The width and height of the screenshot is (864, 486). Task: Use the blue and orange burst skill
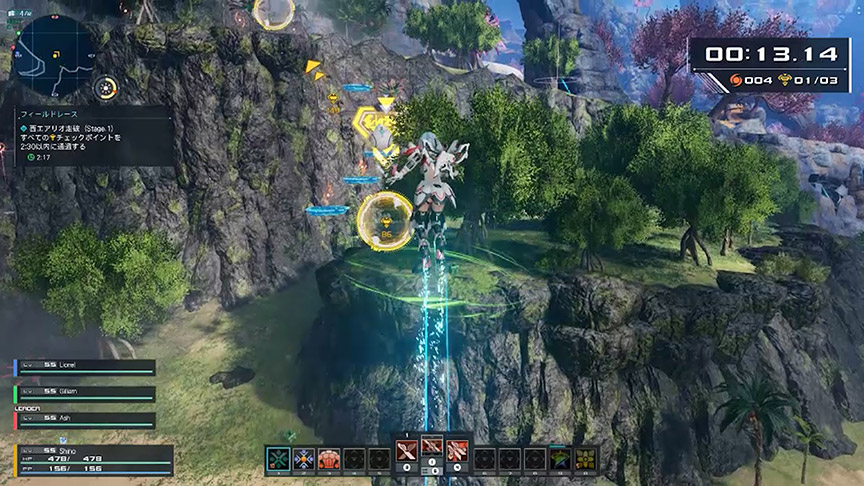pyautogui.click(x=303, y=459)
